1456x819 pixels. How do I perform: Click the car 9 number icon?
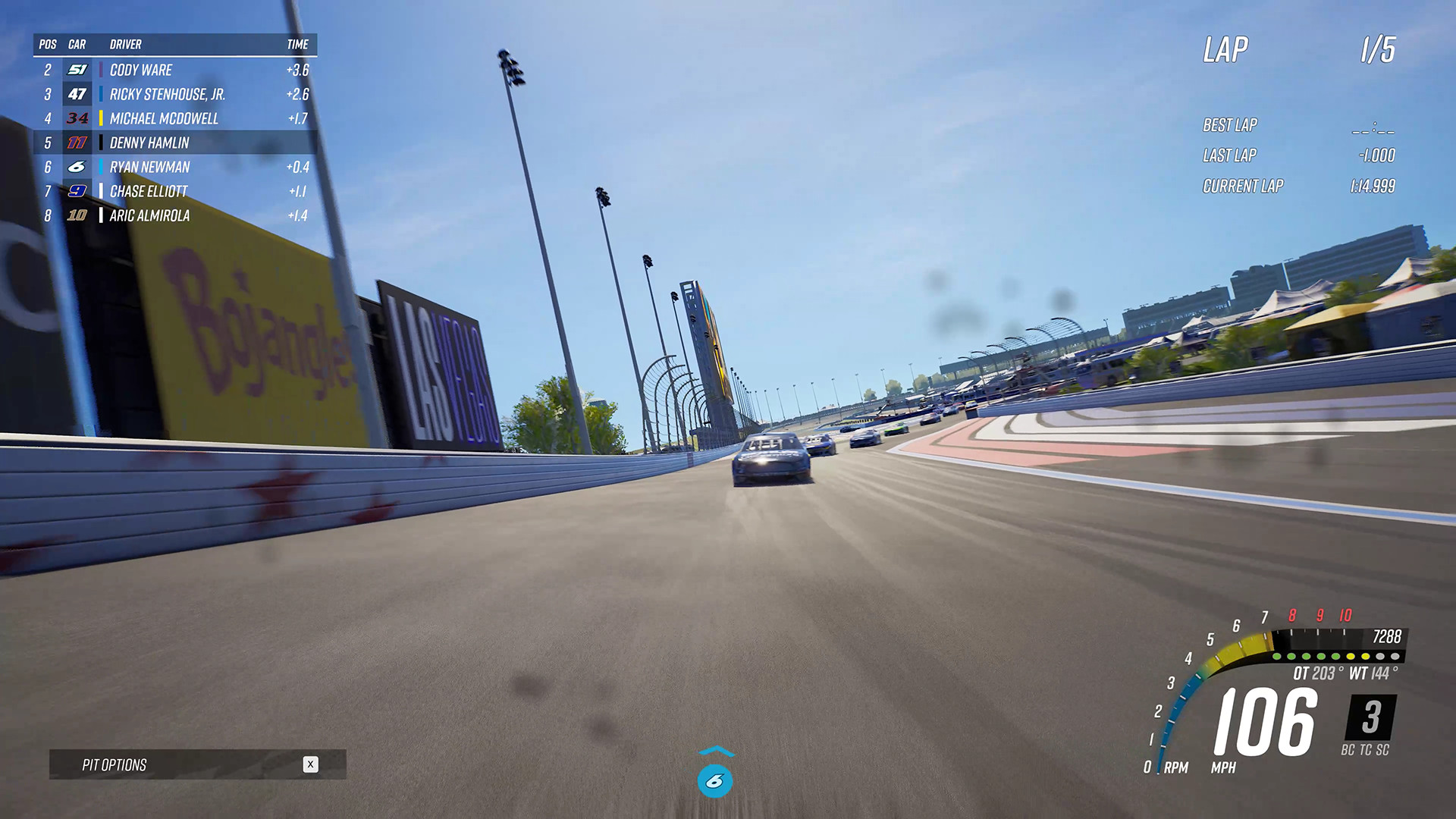coord(78,191)
